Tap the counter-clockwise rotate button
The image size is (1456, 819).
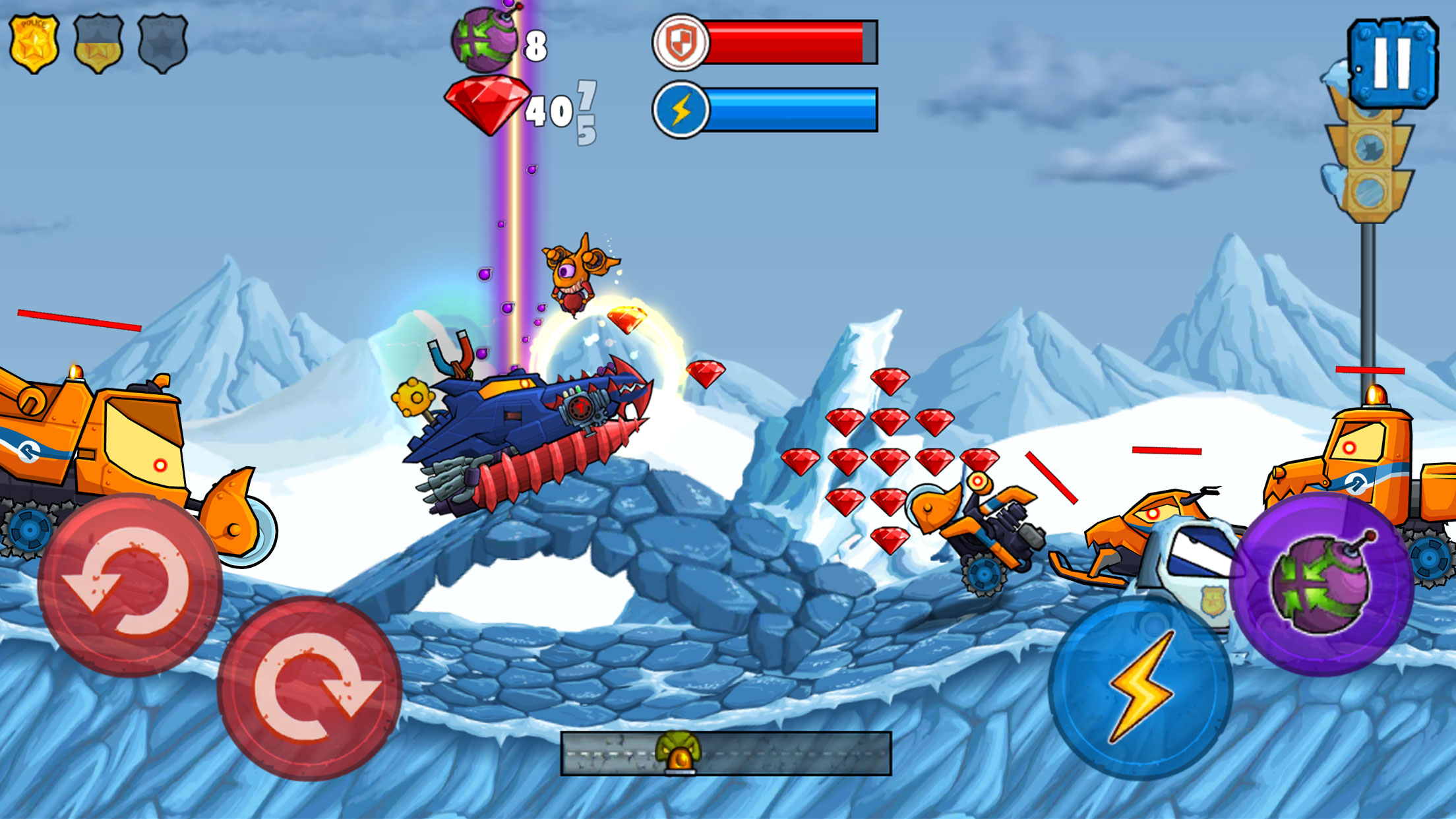click(x=129, y=584)
